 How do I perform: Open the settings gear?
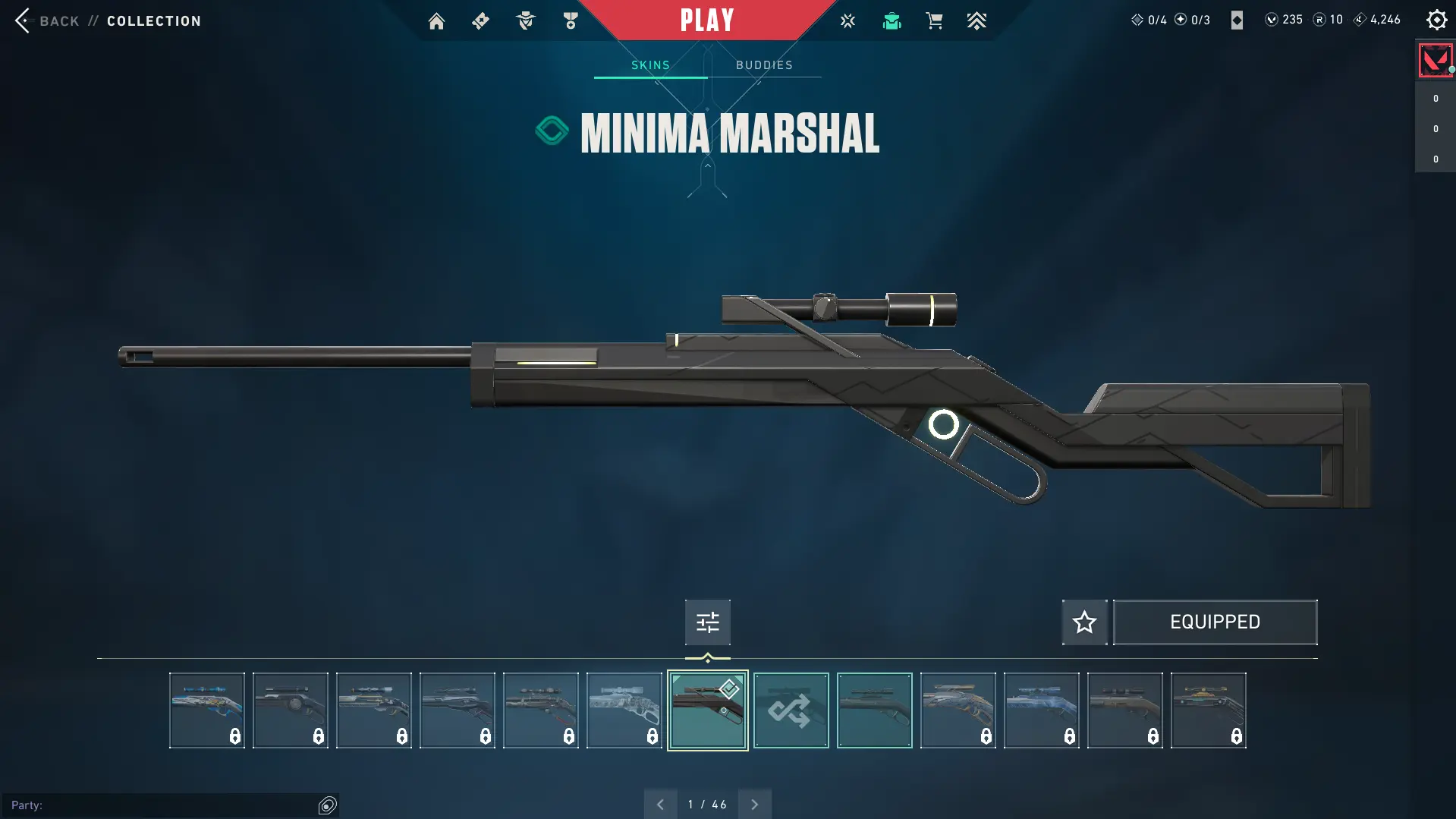pyautogui.click(x=1436, y=20)
